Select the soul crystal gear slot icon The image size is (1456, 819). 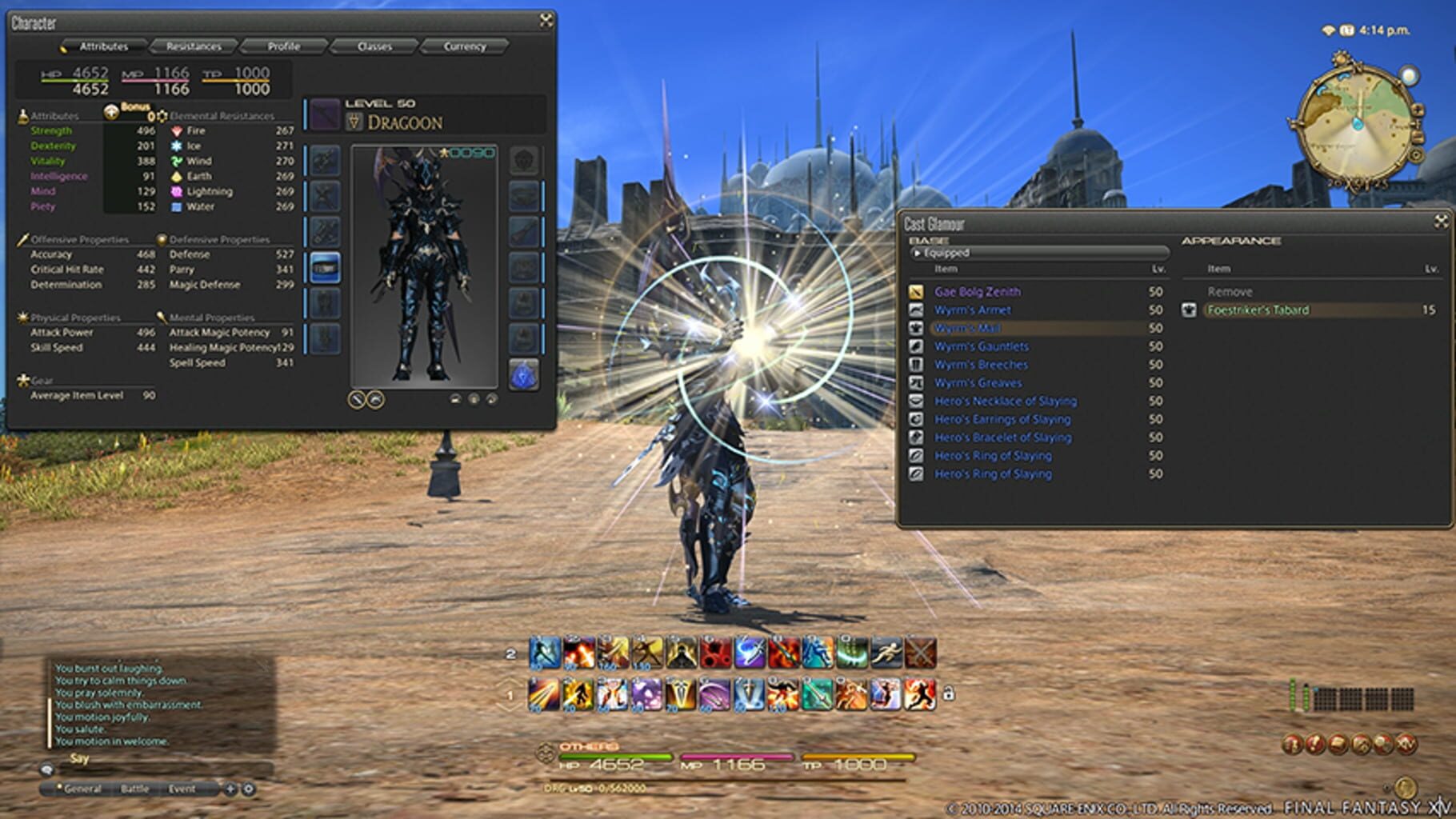click(x=524, y=374)
